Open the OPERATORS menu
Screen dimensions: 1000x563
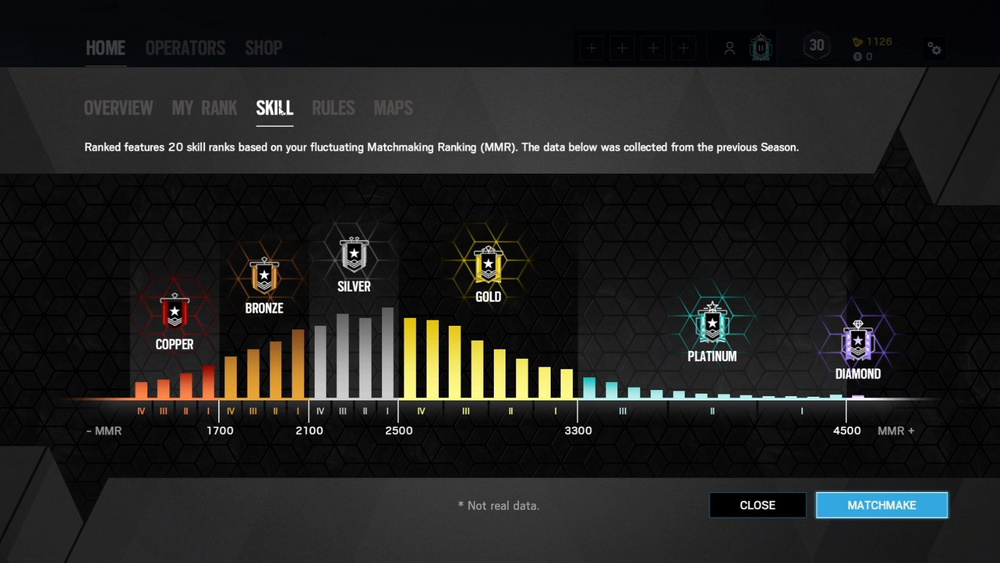(x=185, y=48)
